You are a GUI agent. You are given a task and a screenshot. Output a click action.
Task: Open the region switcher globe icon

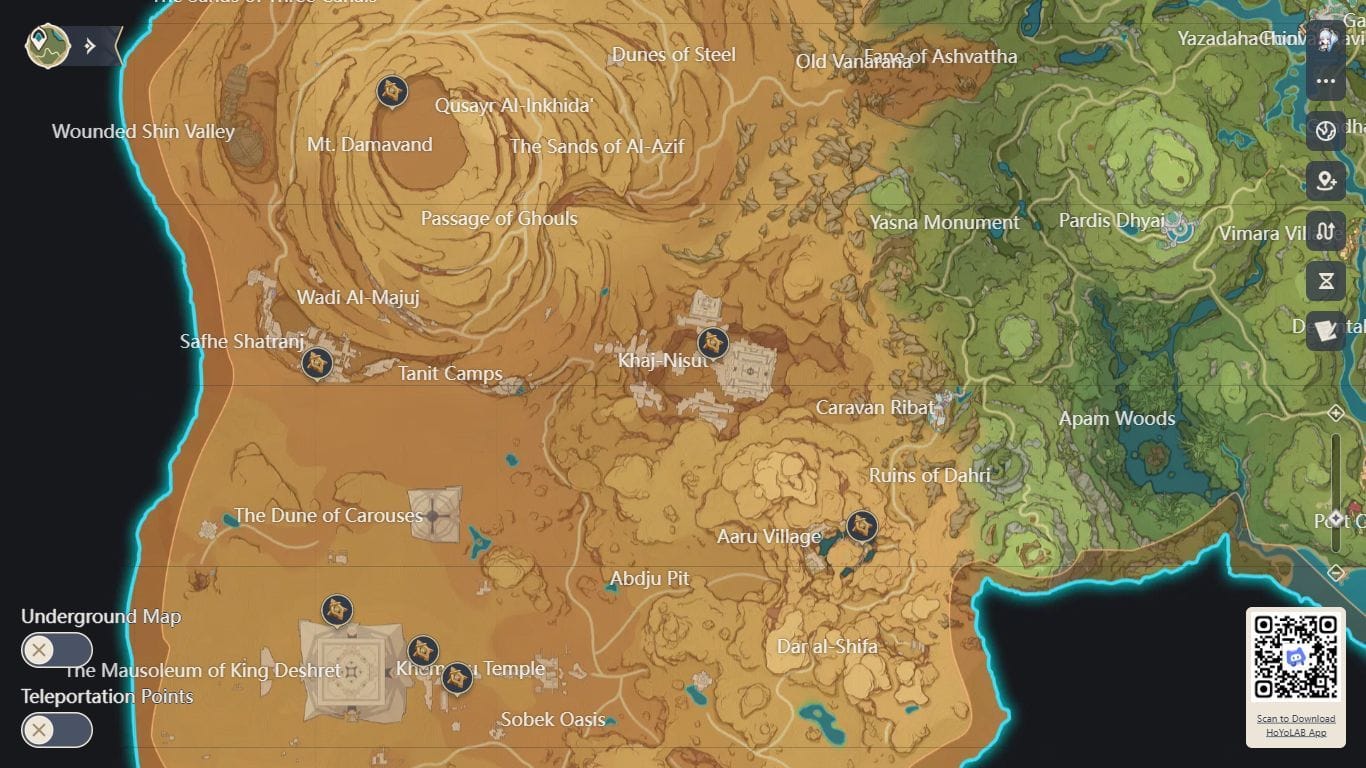coord(1325,131)
